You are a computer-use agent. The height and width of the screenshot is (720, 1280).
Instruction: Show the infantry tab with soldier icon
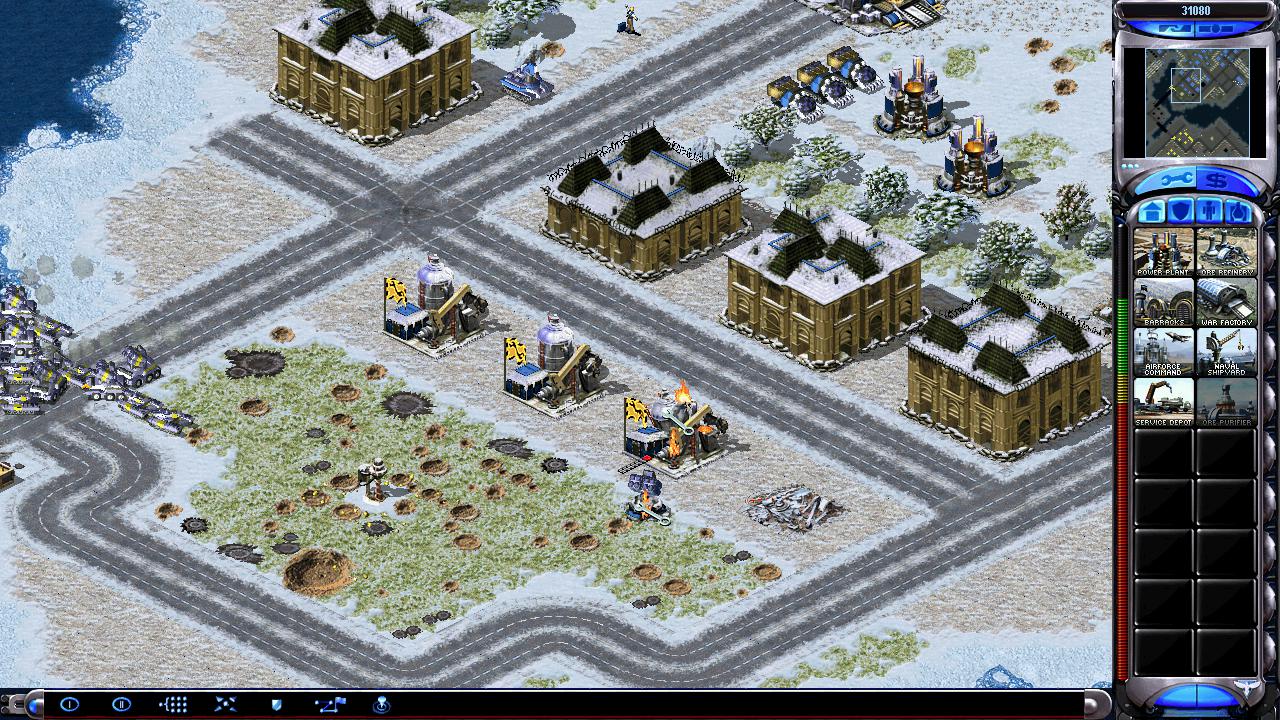click(1209, 212)
